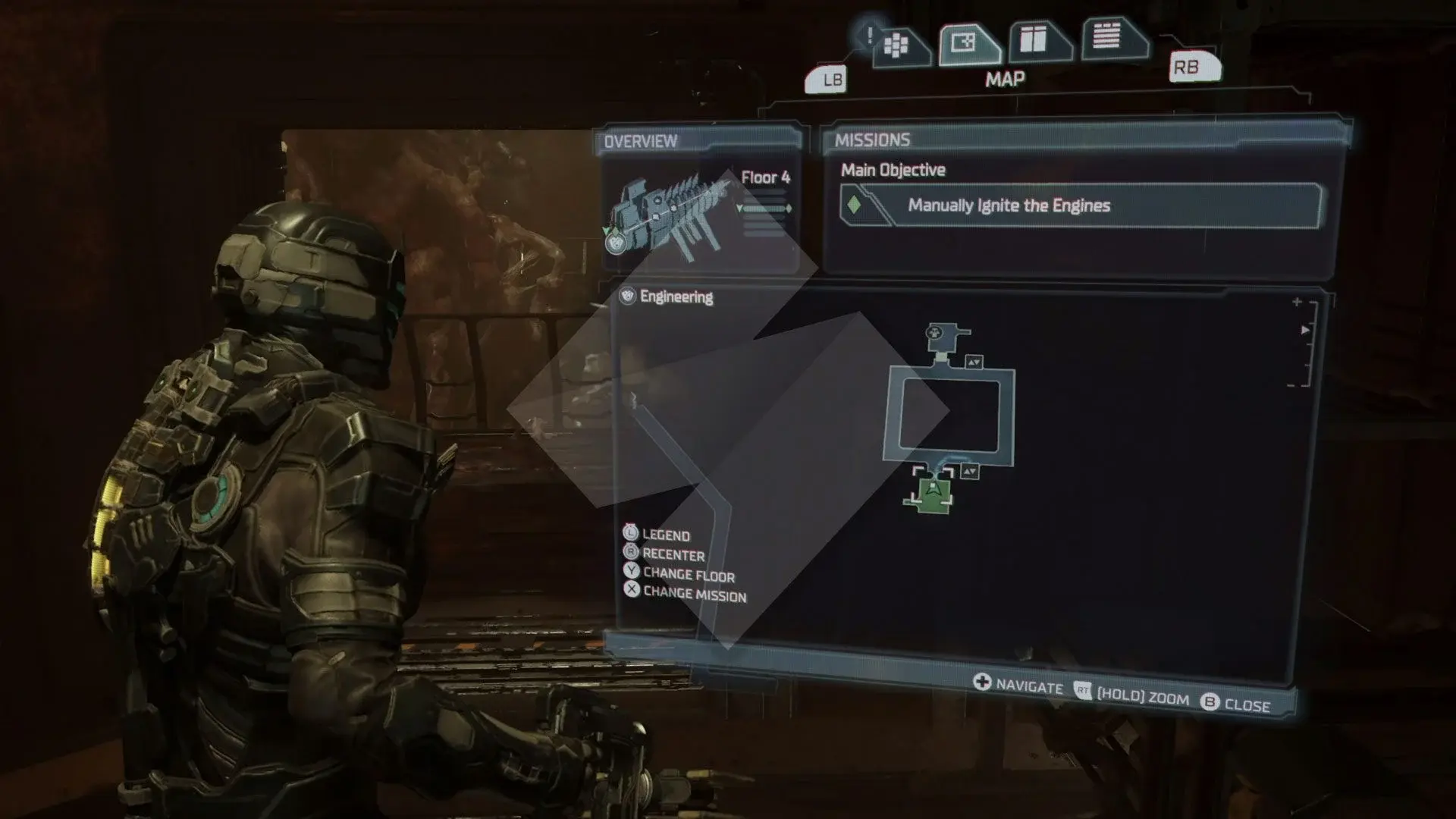Click the elevator marker below the tram station
The height and width of the screenshot is (819, 1456).
(974, 362)
